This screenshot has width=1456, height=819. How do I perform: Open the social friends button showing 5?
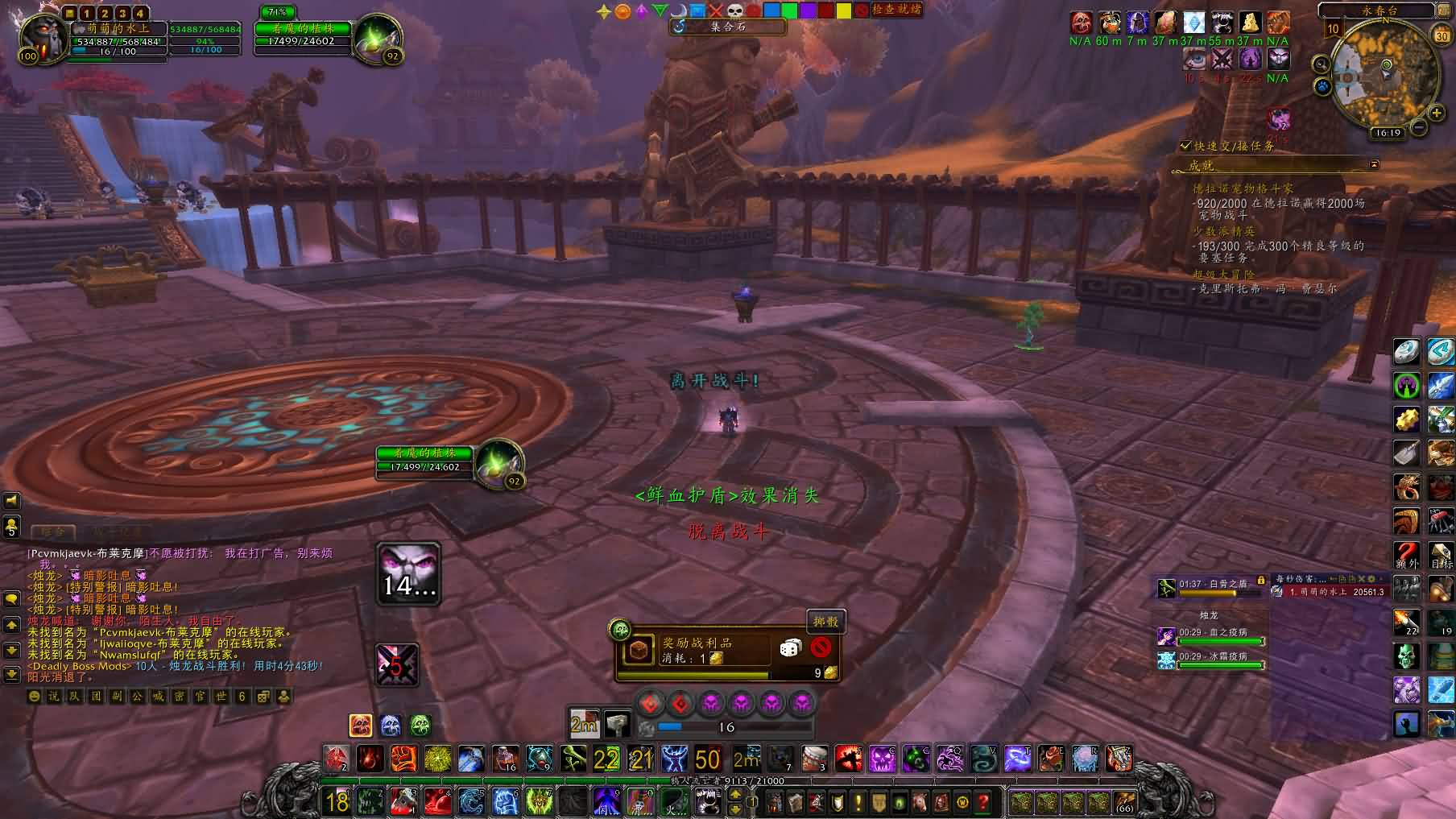click(11, 527)
